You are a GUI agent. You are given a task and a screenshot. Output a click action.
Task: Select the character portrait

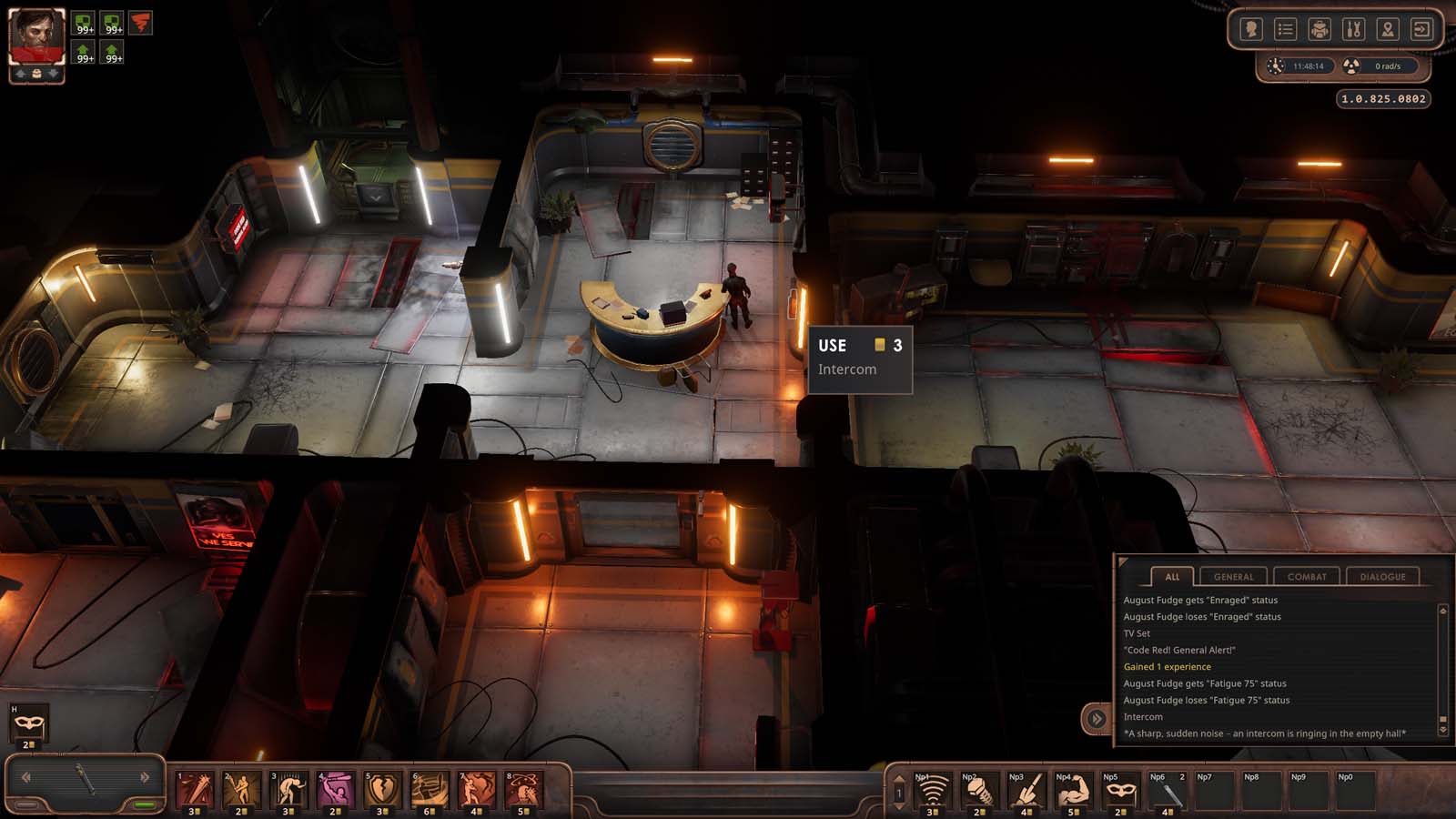(x=36, y=36)
